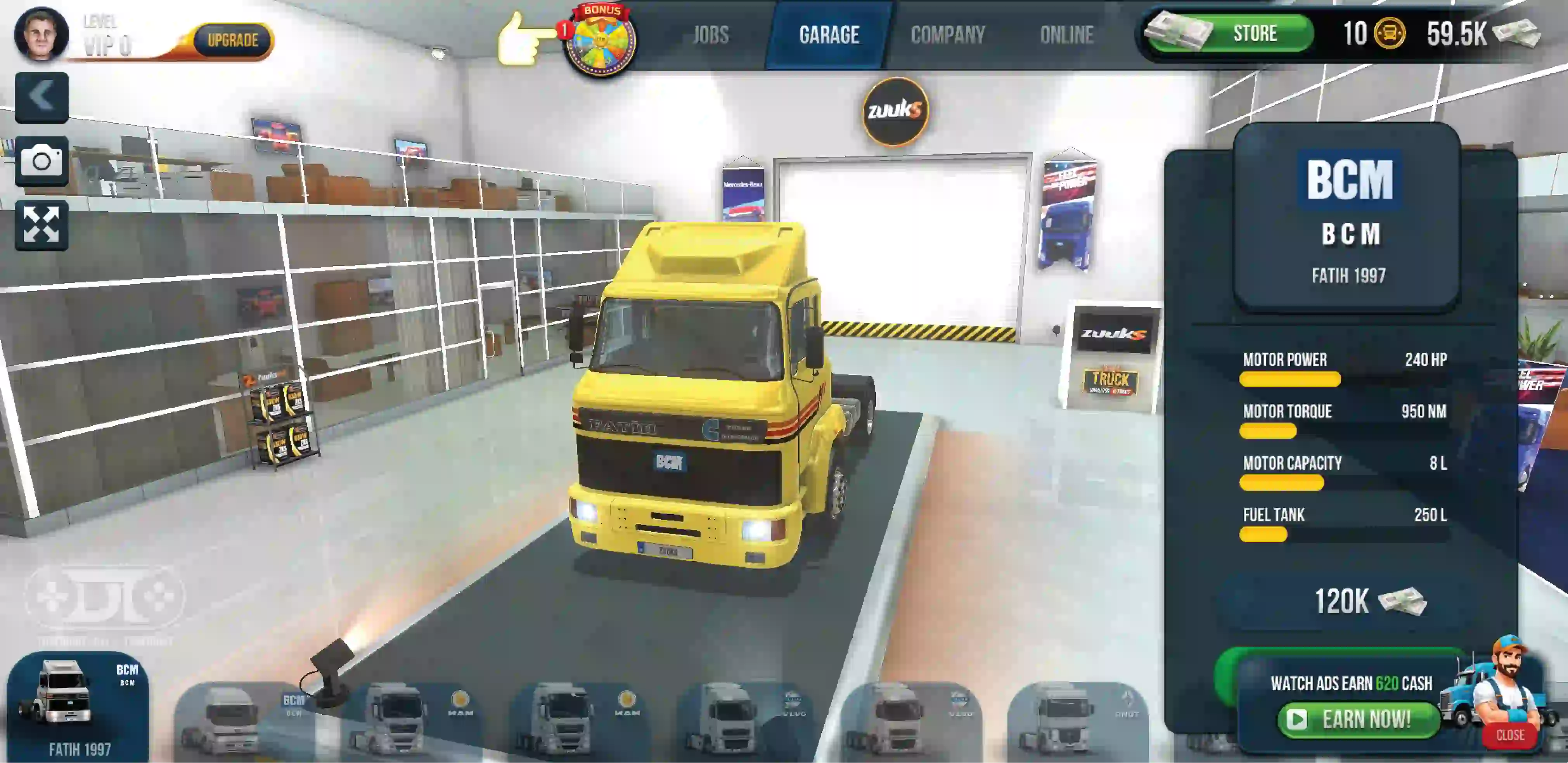Open the Company tab
Viewport: 1568px width, 763px height.
click(x=947, y=35)
